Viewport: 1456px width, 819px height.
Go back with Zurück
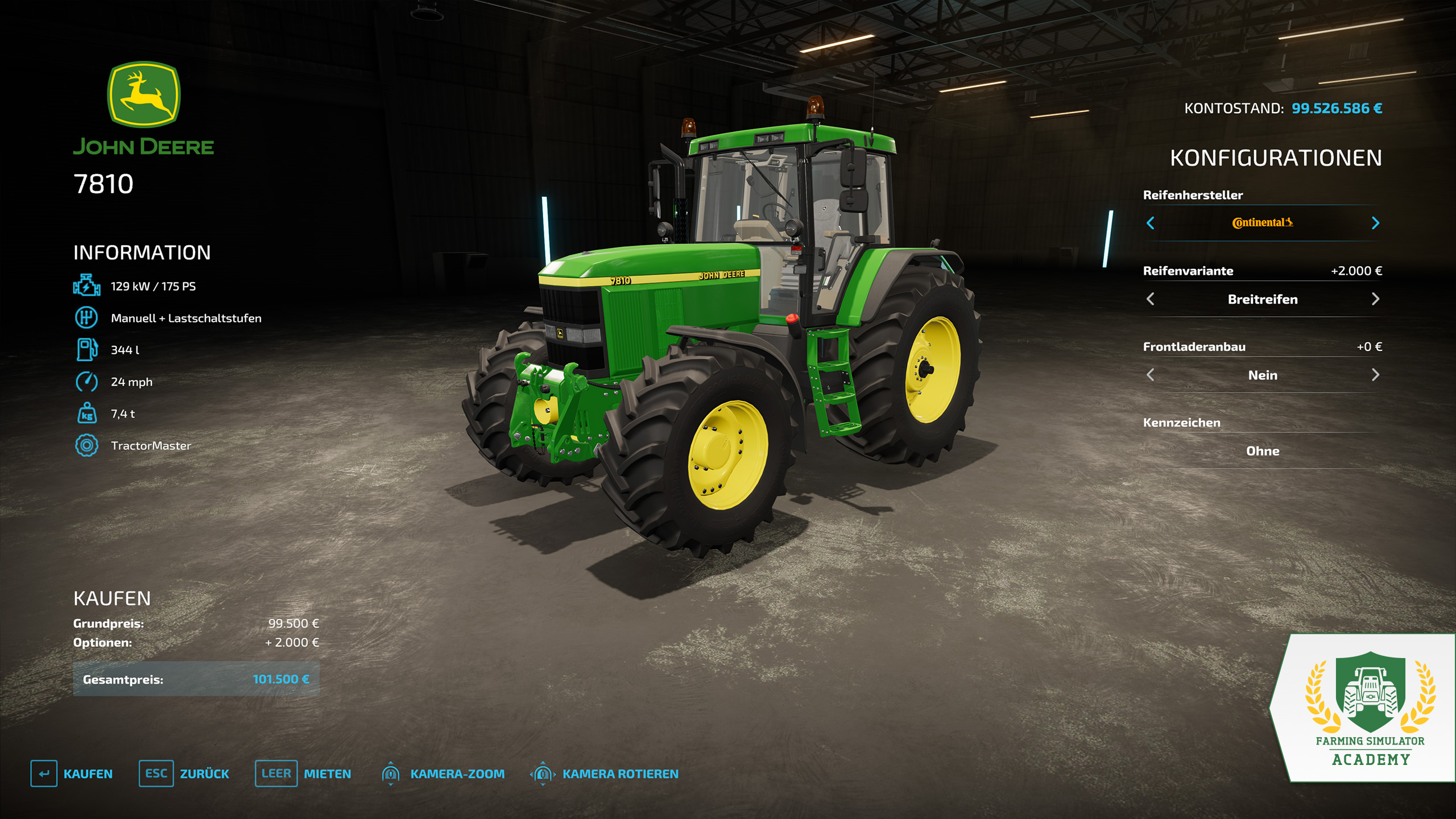pyautogui.click(x=184, y=773)
